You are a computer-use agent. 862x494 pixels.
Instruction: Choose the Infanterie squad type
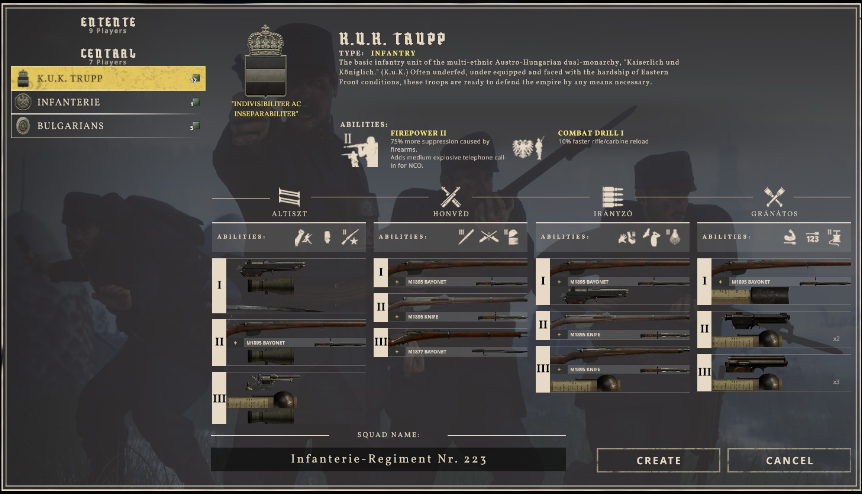click(x=108, y=102)
